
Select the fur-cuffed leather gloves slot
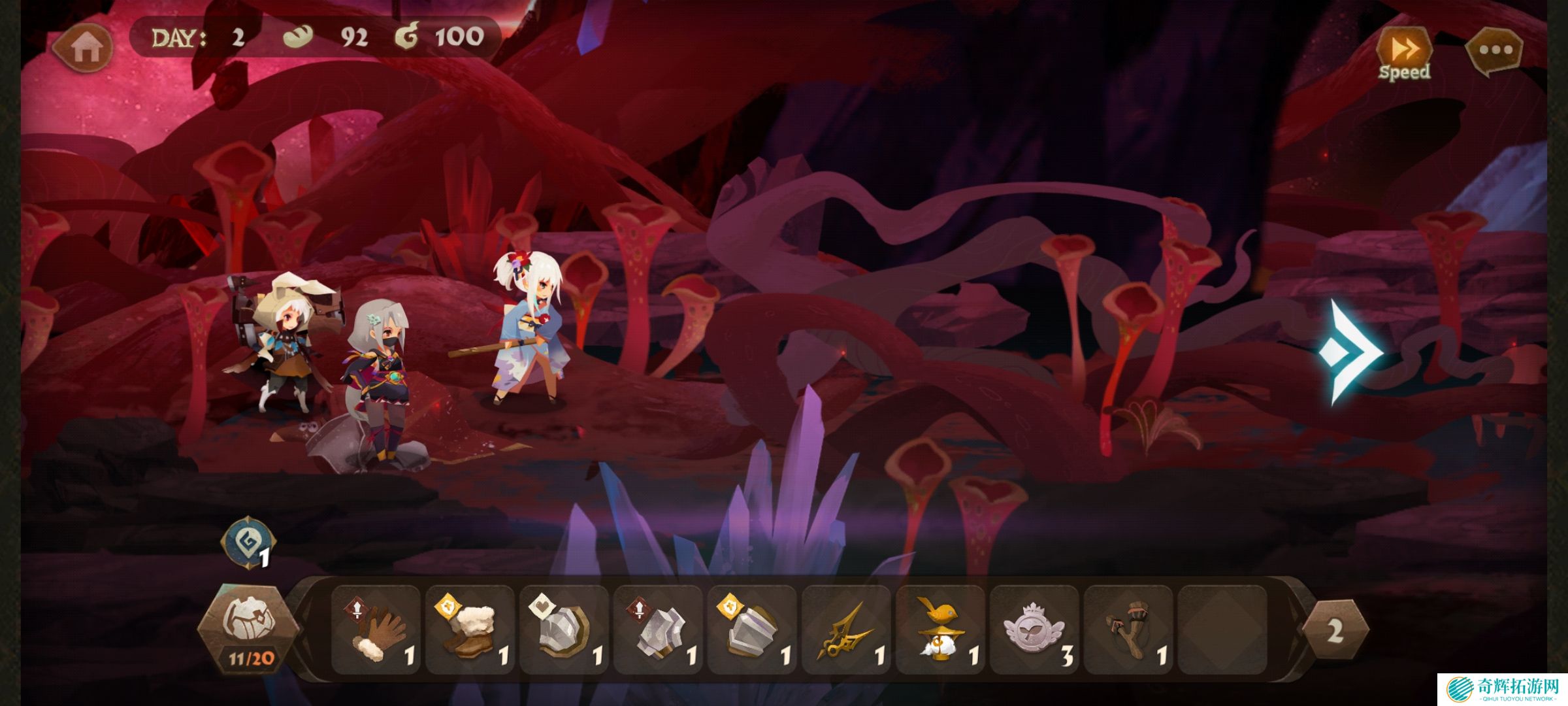pos(377,630)
